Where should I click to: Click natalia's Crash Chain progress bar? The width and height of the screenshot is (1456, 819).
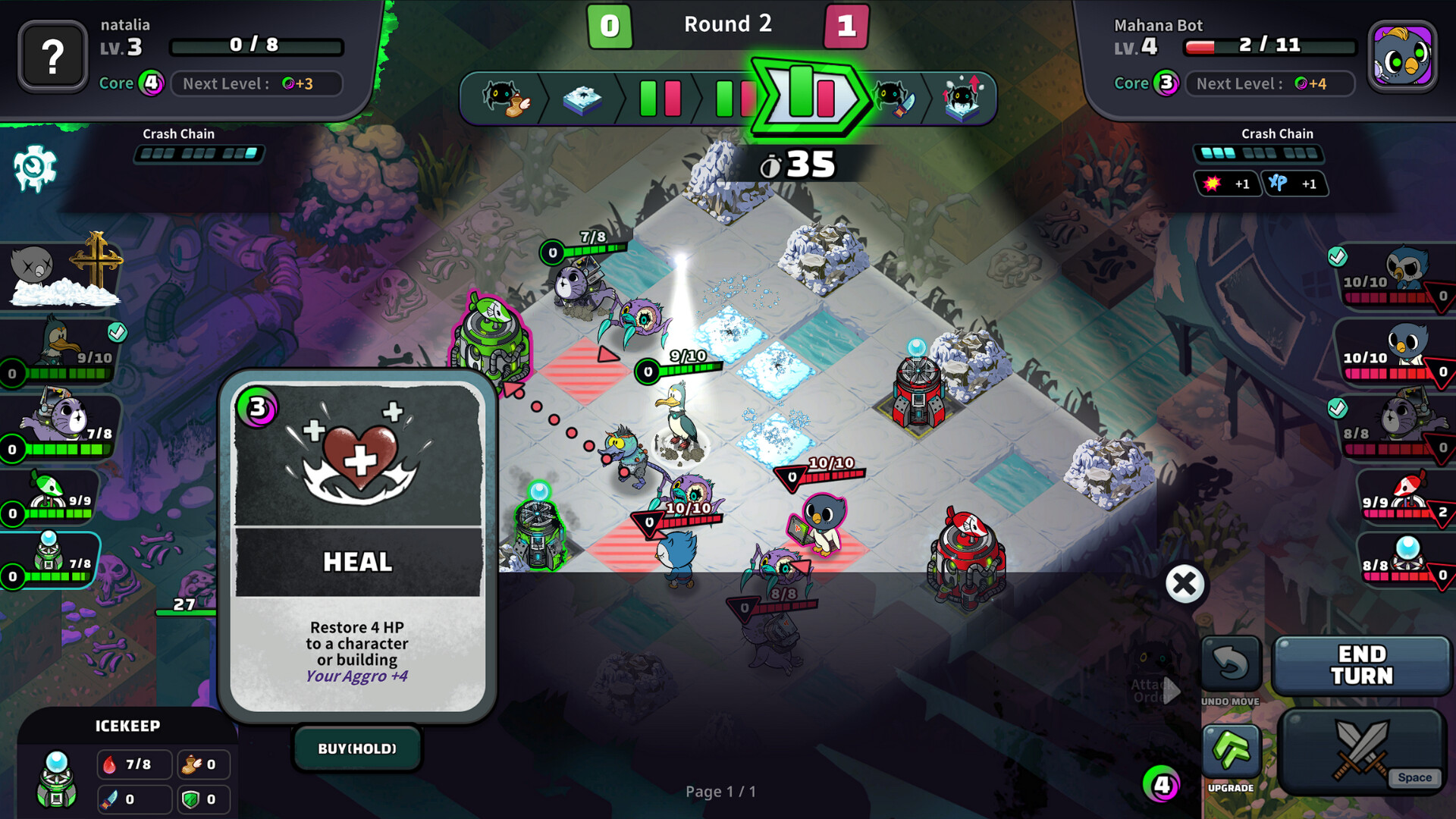(x=199, y=155)
